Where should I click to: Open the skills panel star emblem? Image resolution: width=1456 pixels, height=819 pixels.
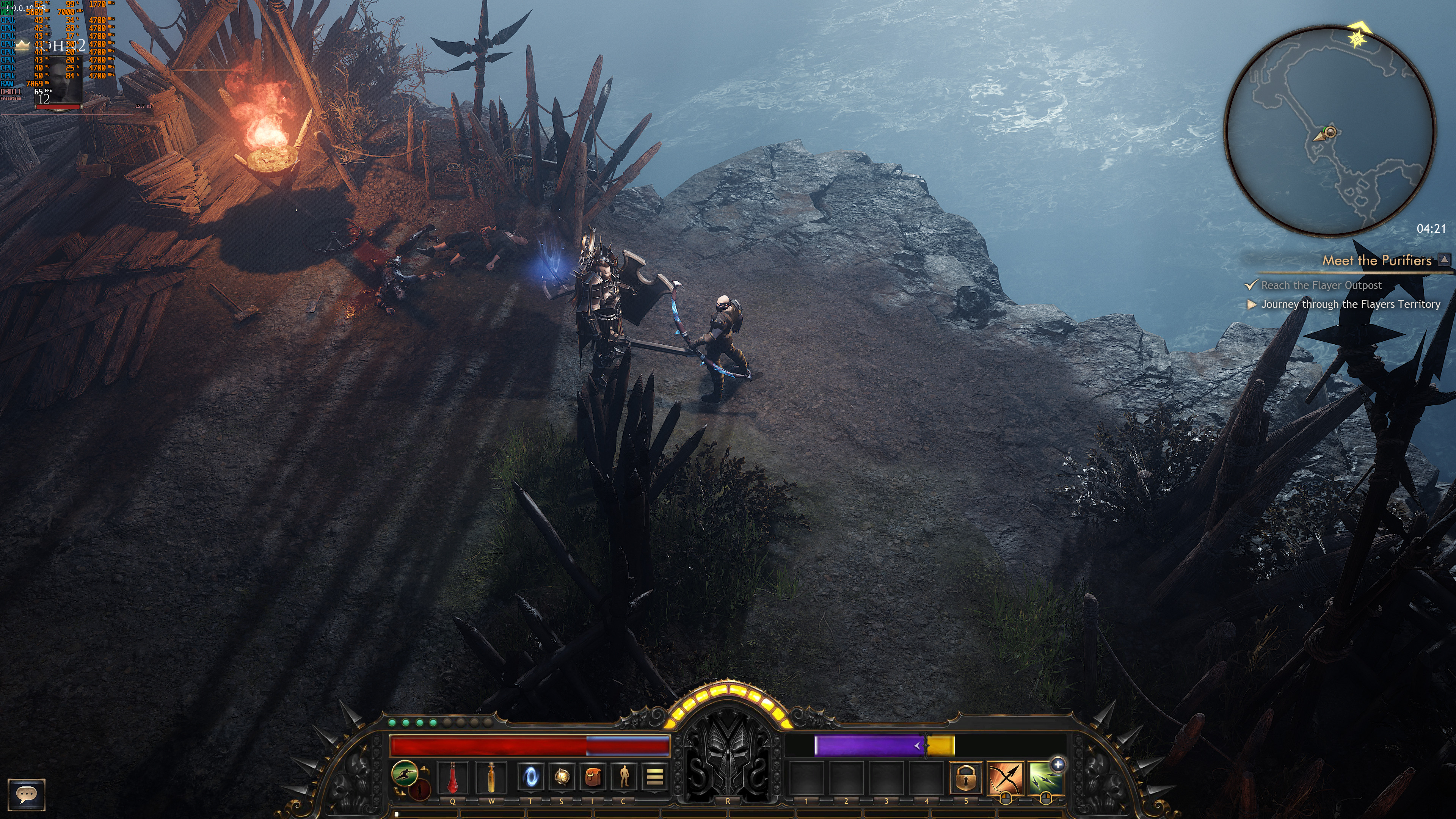(561, 777)
